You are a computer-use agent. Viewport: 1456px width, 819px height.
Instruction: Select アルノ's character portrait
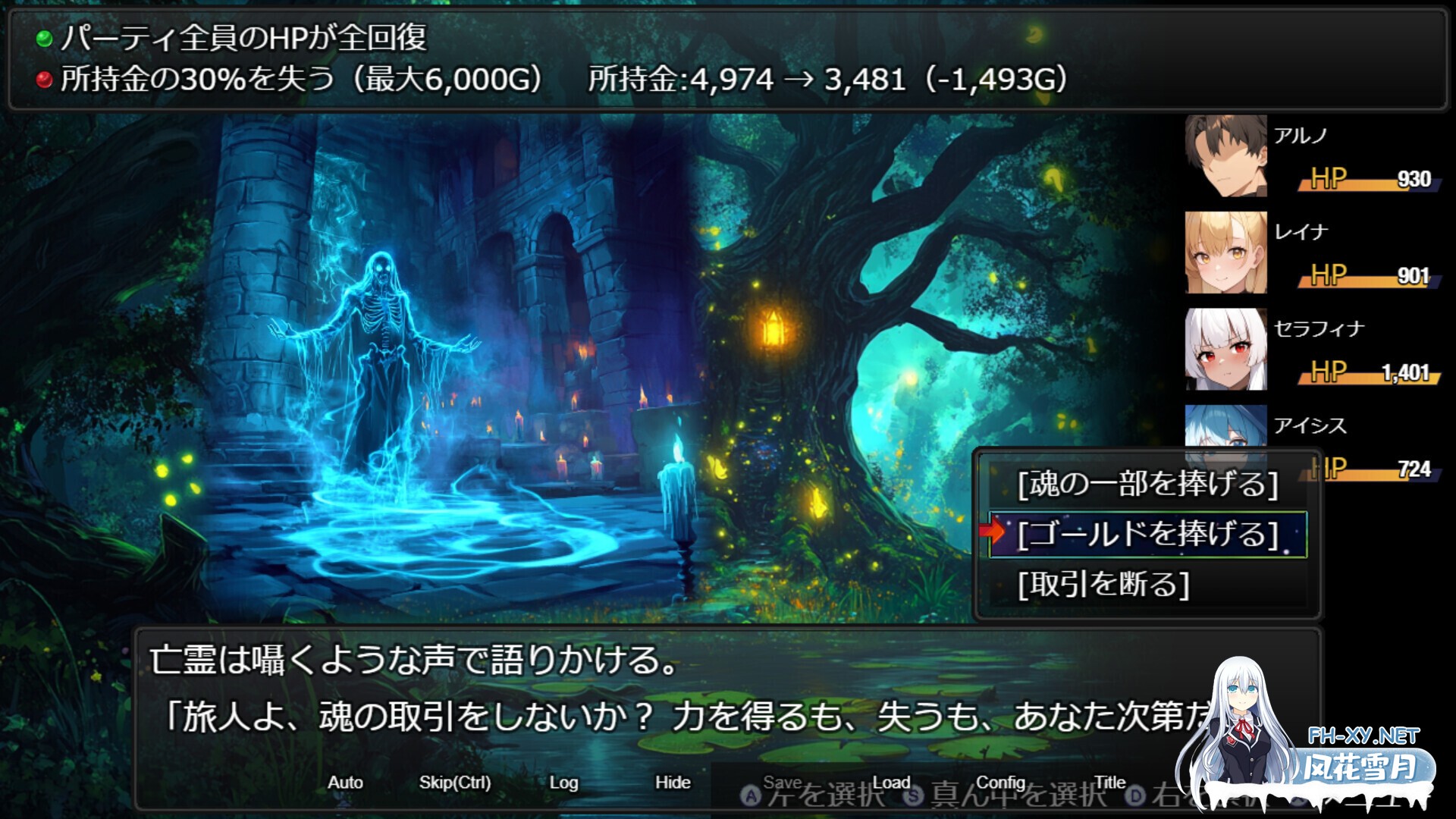click(1224, 157)
